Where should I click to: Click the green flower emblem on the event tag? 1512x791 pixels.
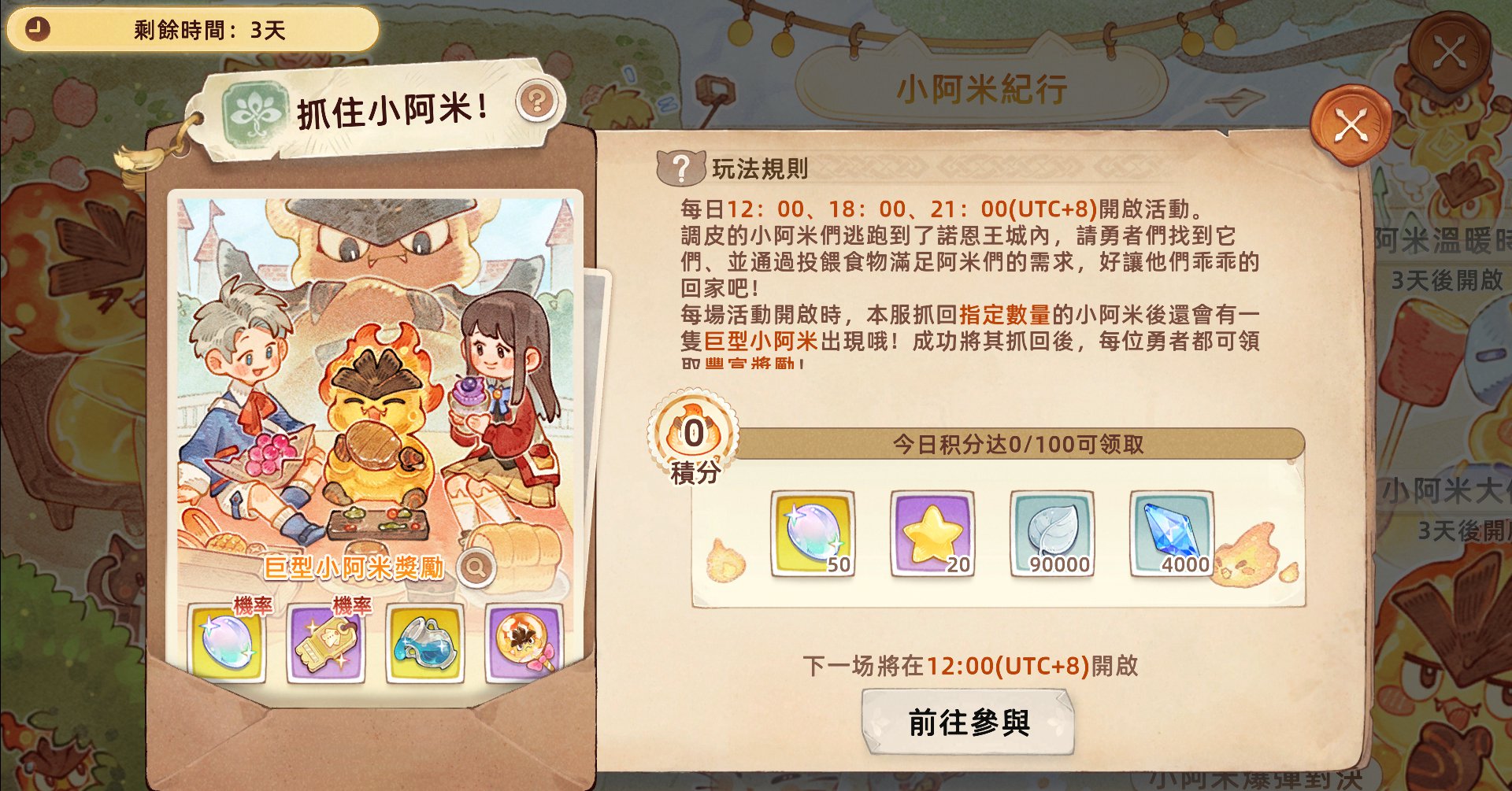254,107
